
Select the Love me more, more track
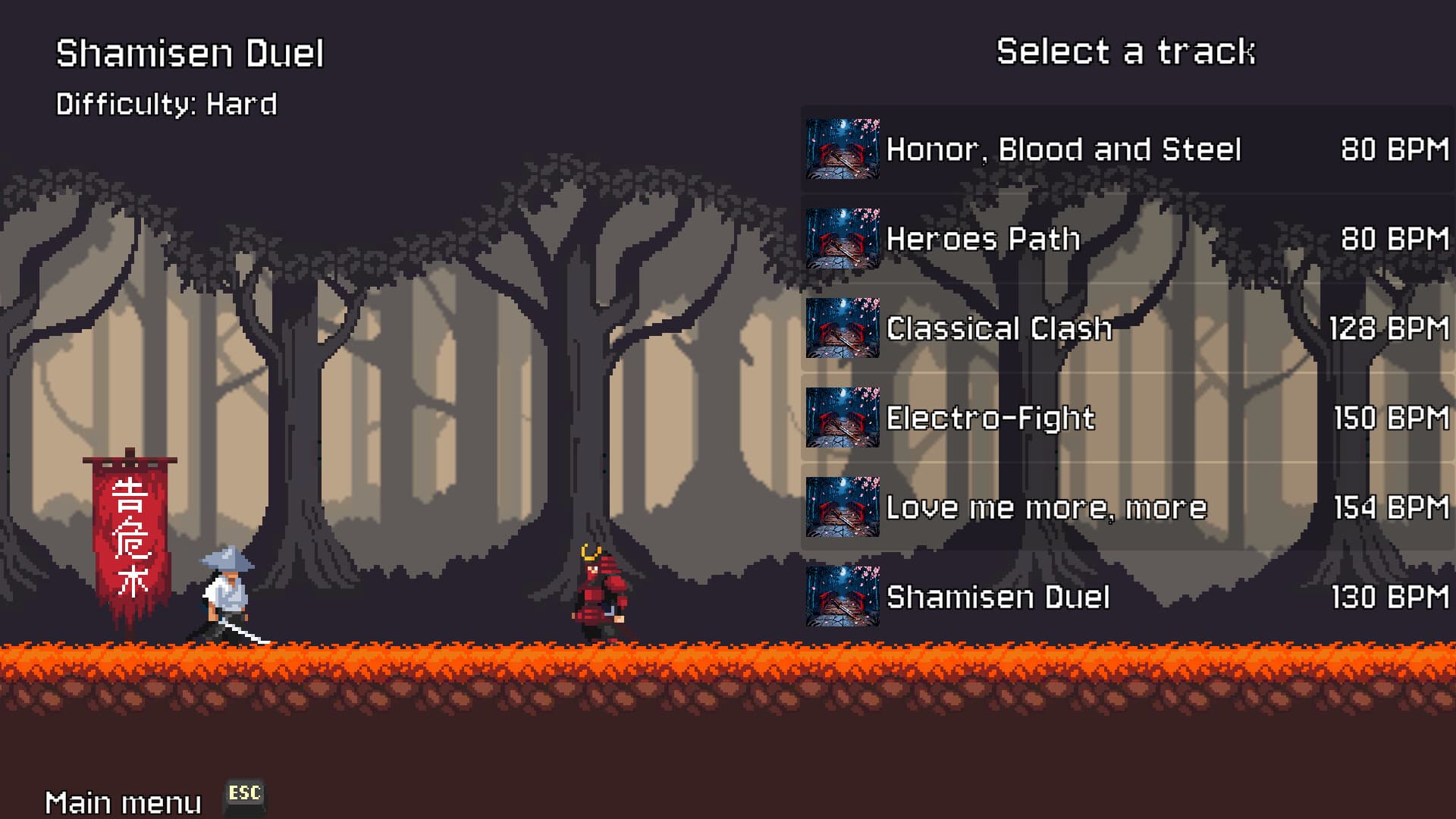click(x=1046, y=507)
